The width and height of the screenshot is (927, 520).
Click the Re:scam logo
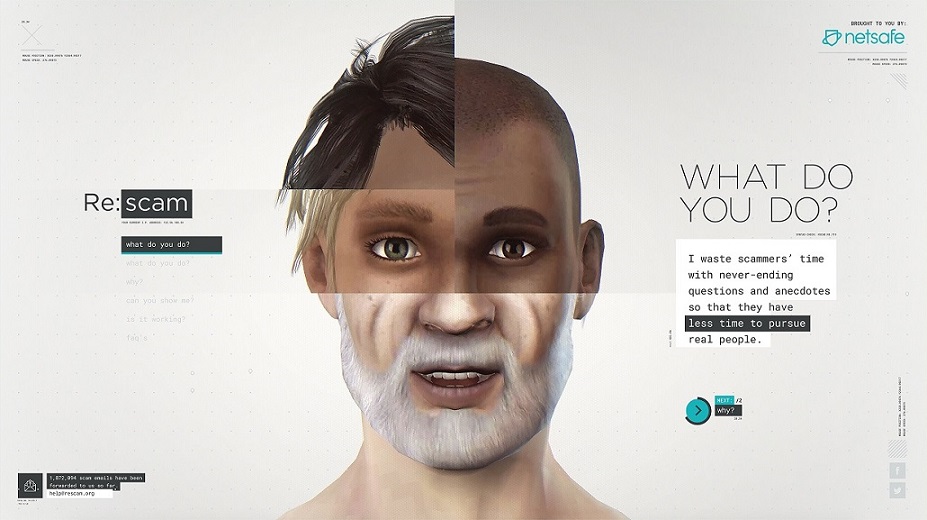coord(137,204)
